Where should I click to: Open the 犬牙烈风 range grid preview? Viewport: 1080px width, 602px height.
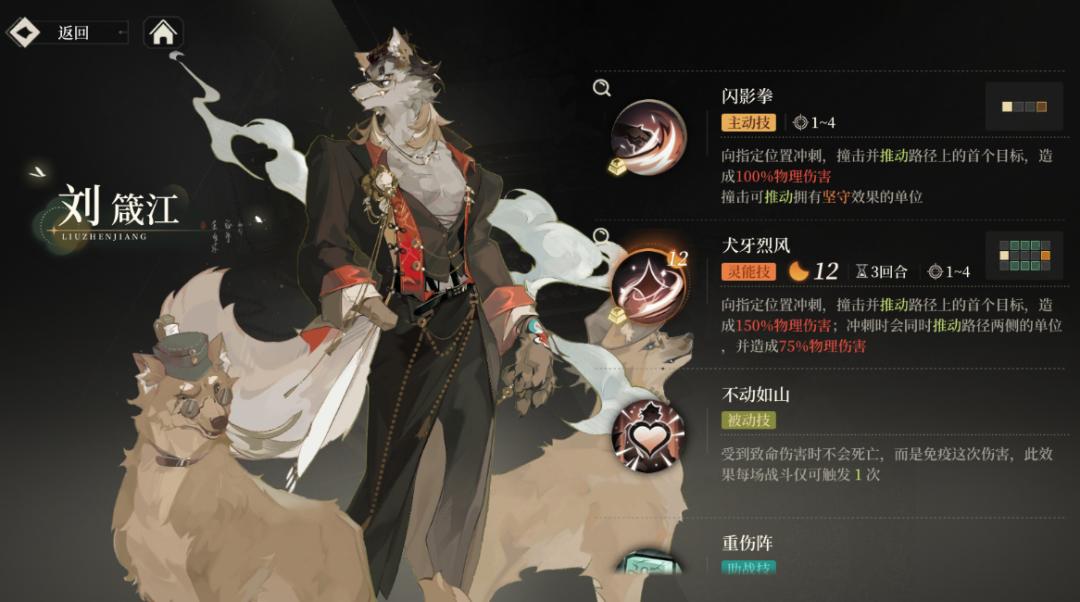1023,257
